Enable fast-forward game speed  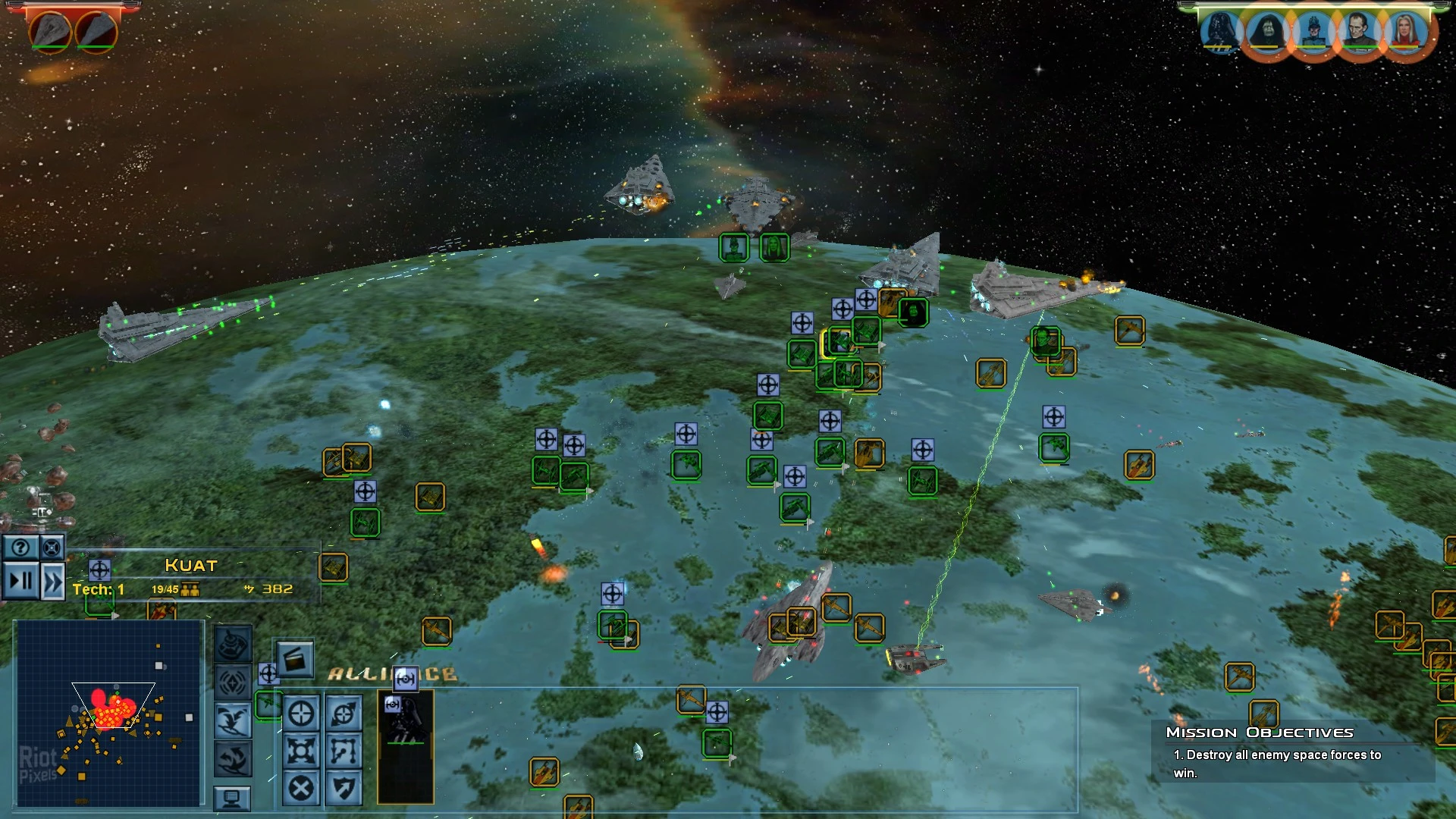52,581
